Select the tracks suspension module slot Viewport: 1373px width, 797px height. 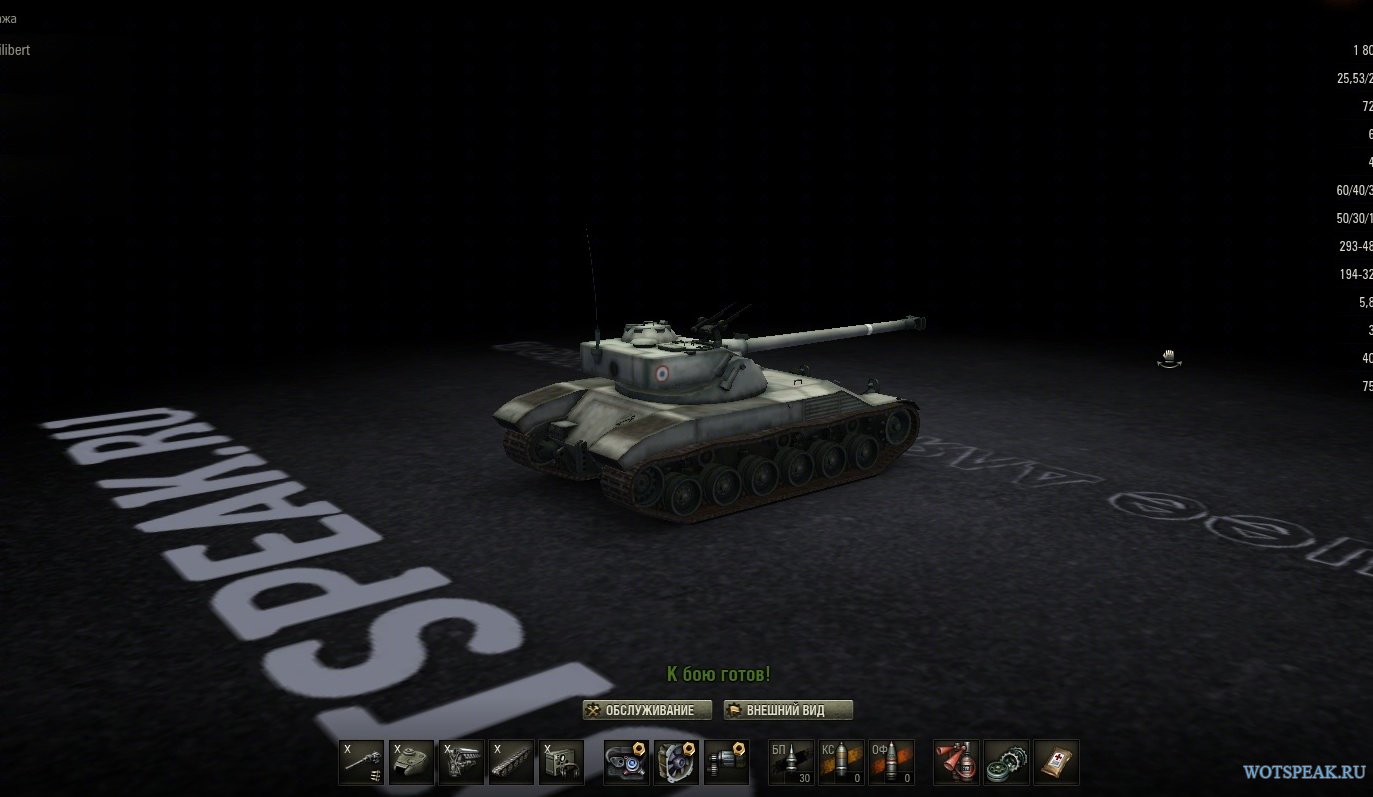point(511,762)
